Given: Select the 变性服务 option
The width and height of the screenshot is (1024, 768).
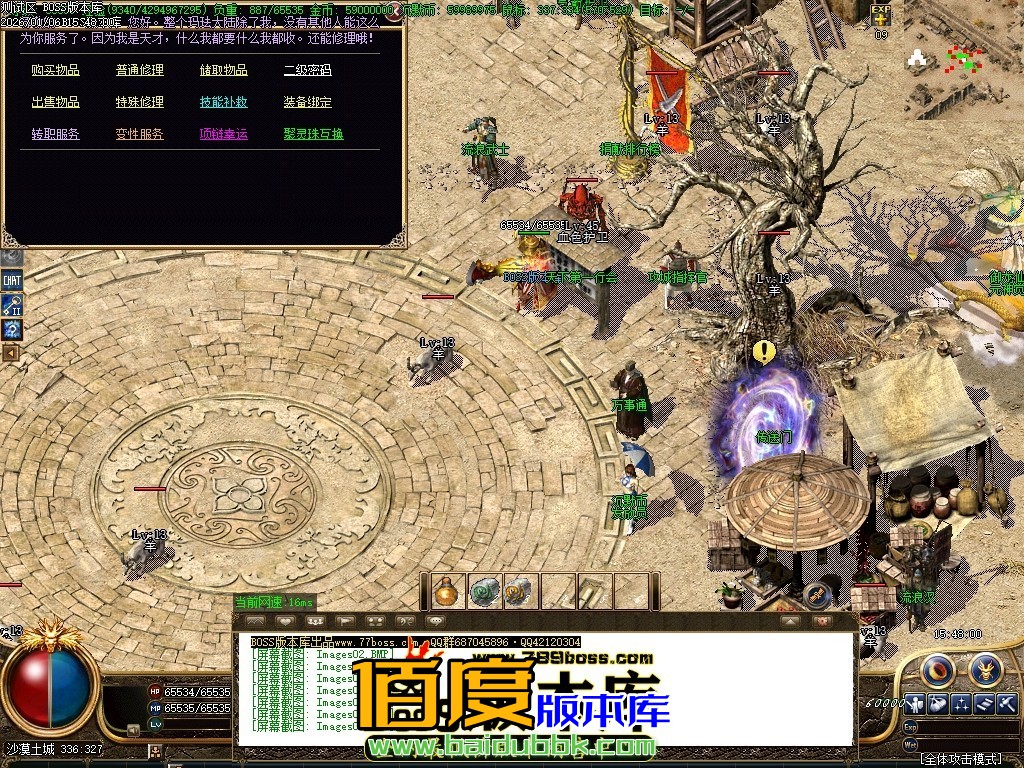Looking at the screenshot, I should tap(139, 134).
